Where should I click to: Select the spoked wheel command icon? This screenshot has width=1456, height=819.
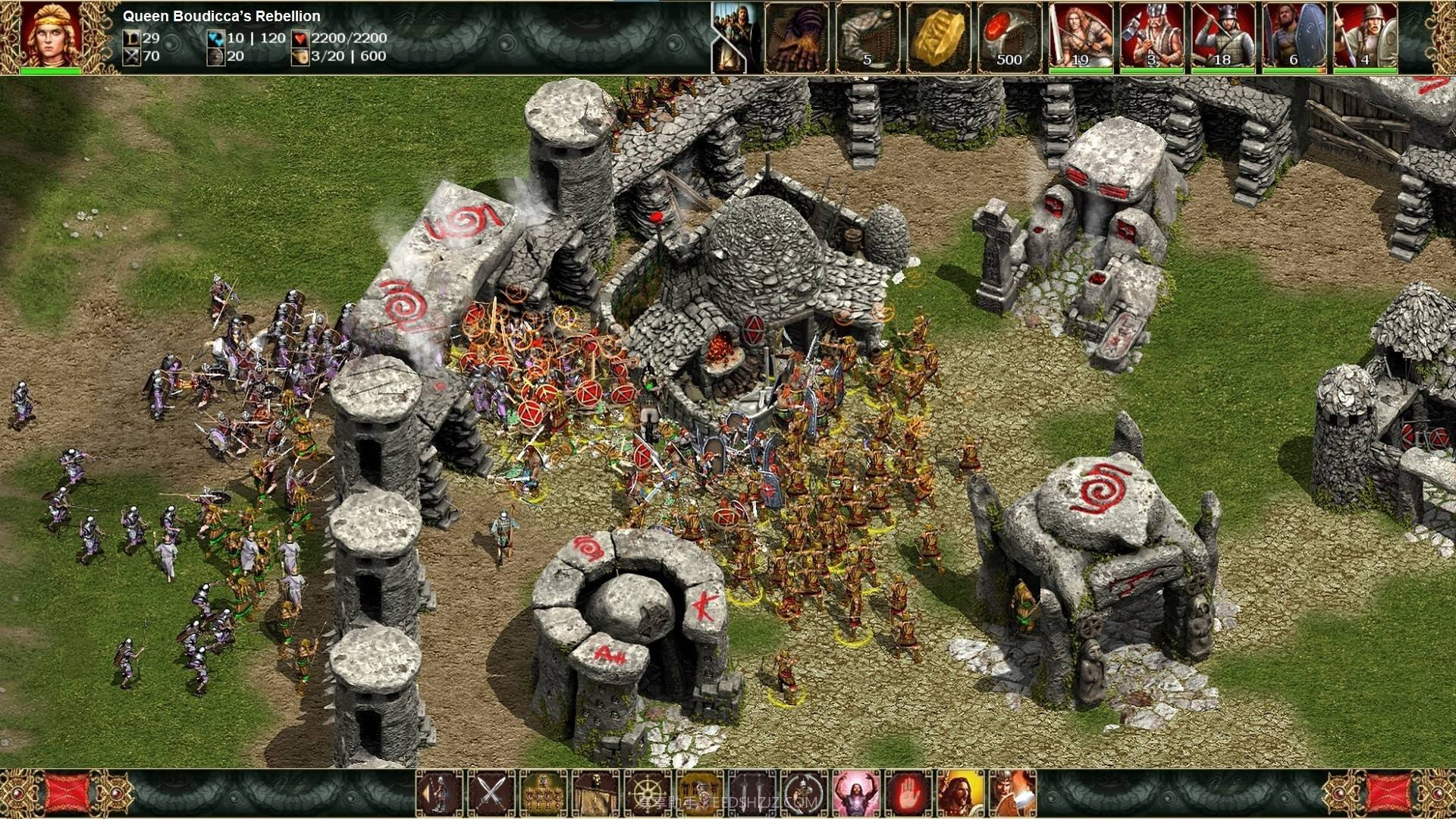click(x=648, y=793)
